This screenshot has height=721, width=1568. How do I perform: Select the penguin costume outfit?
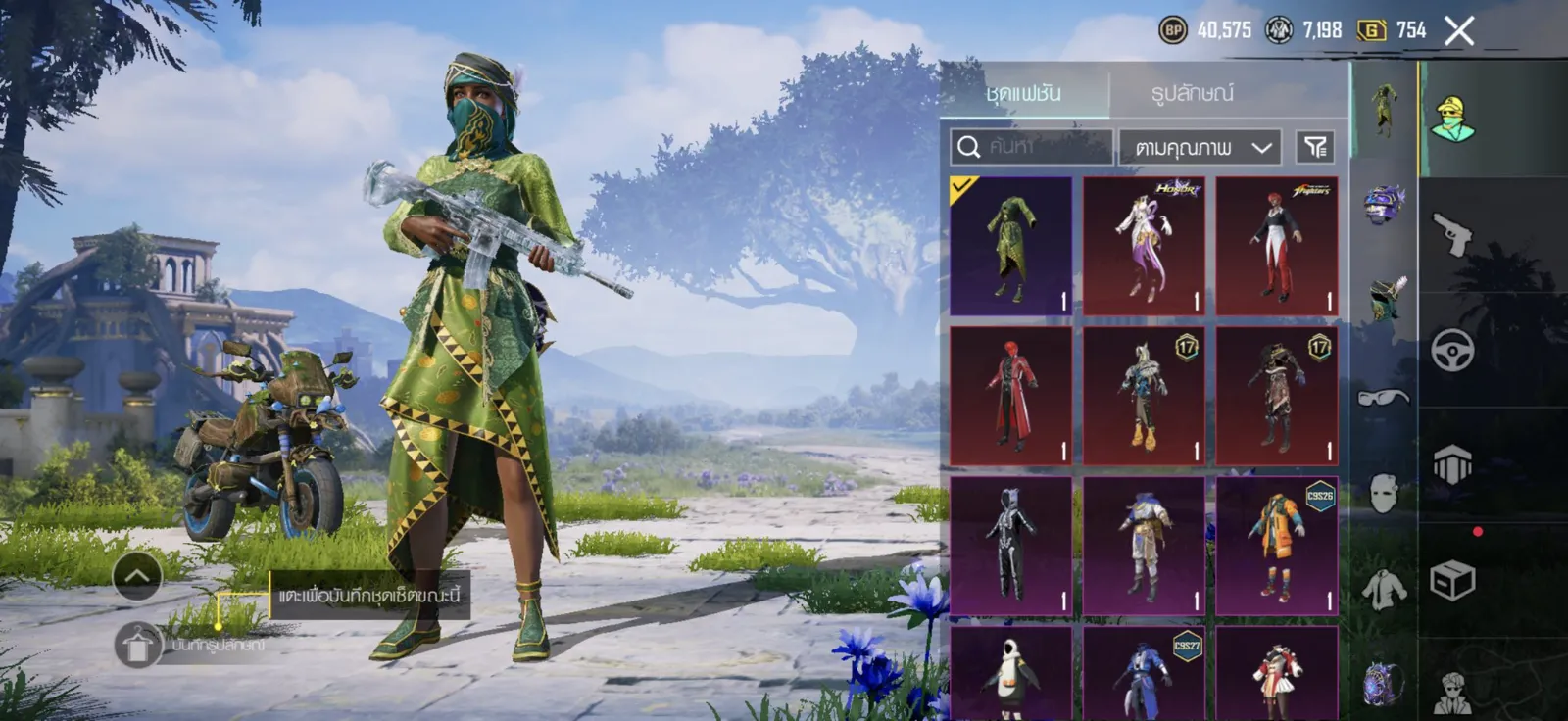click(1010, 674)
